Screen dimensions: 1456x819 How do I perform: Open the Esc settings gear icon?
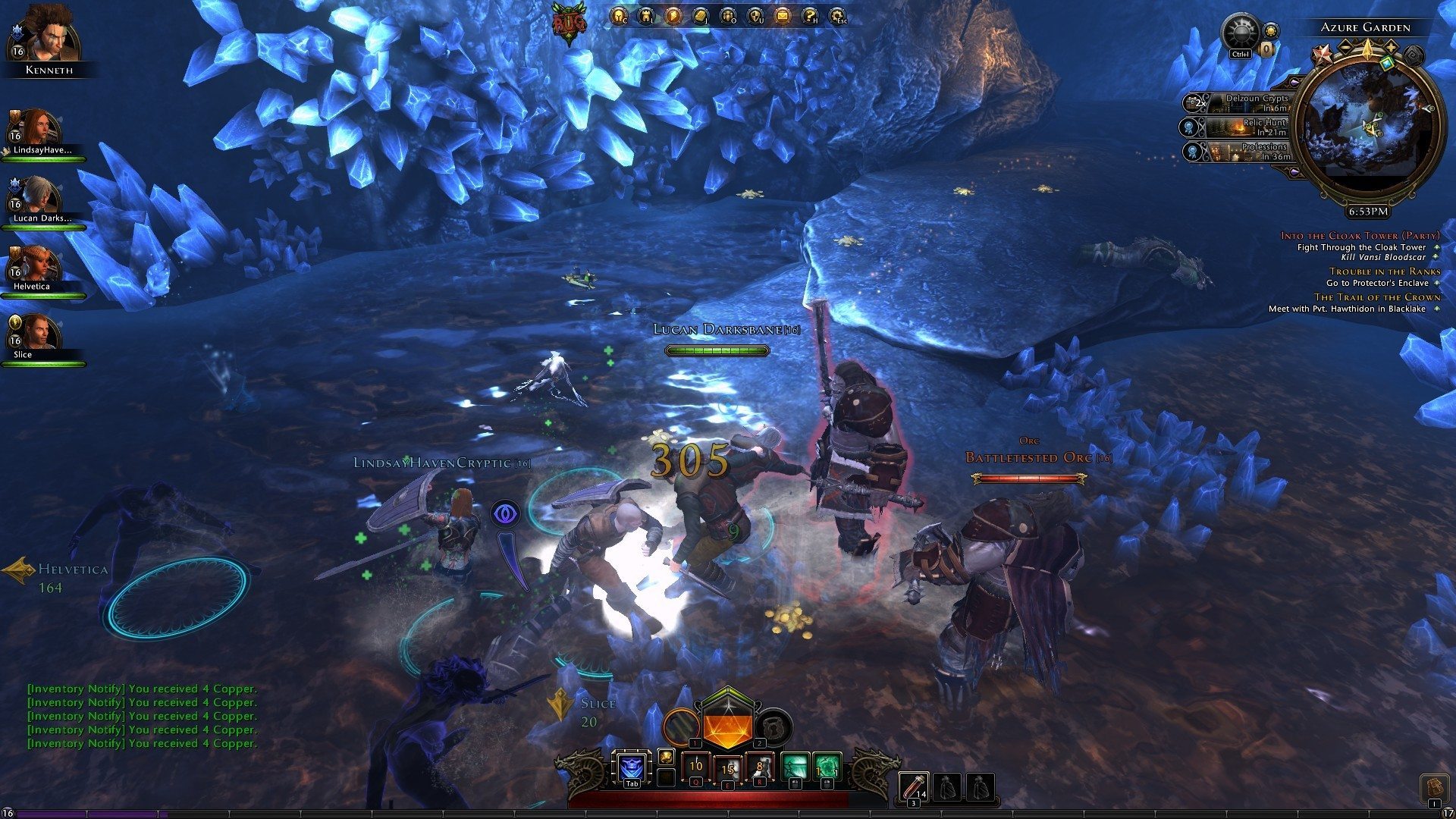[x=837, y=14]
